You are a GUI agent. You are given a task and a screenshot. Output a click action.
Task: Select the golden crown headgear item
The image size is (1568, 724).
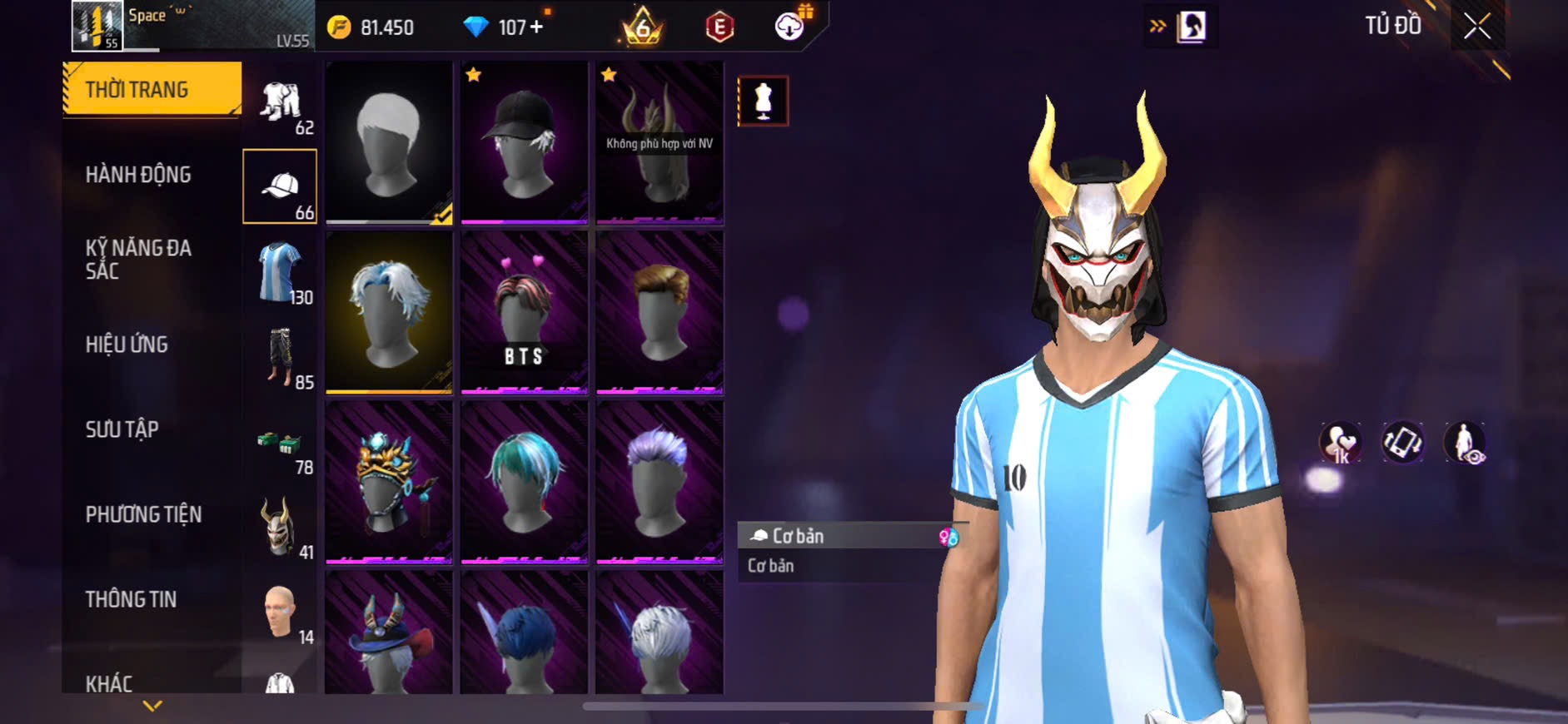pyautogui.click(x=388, y=482)
